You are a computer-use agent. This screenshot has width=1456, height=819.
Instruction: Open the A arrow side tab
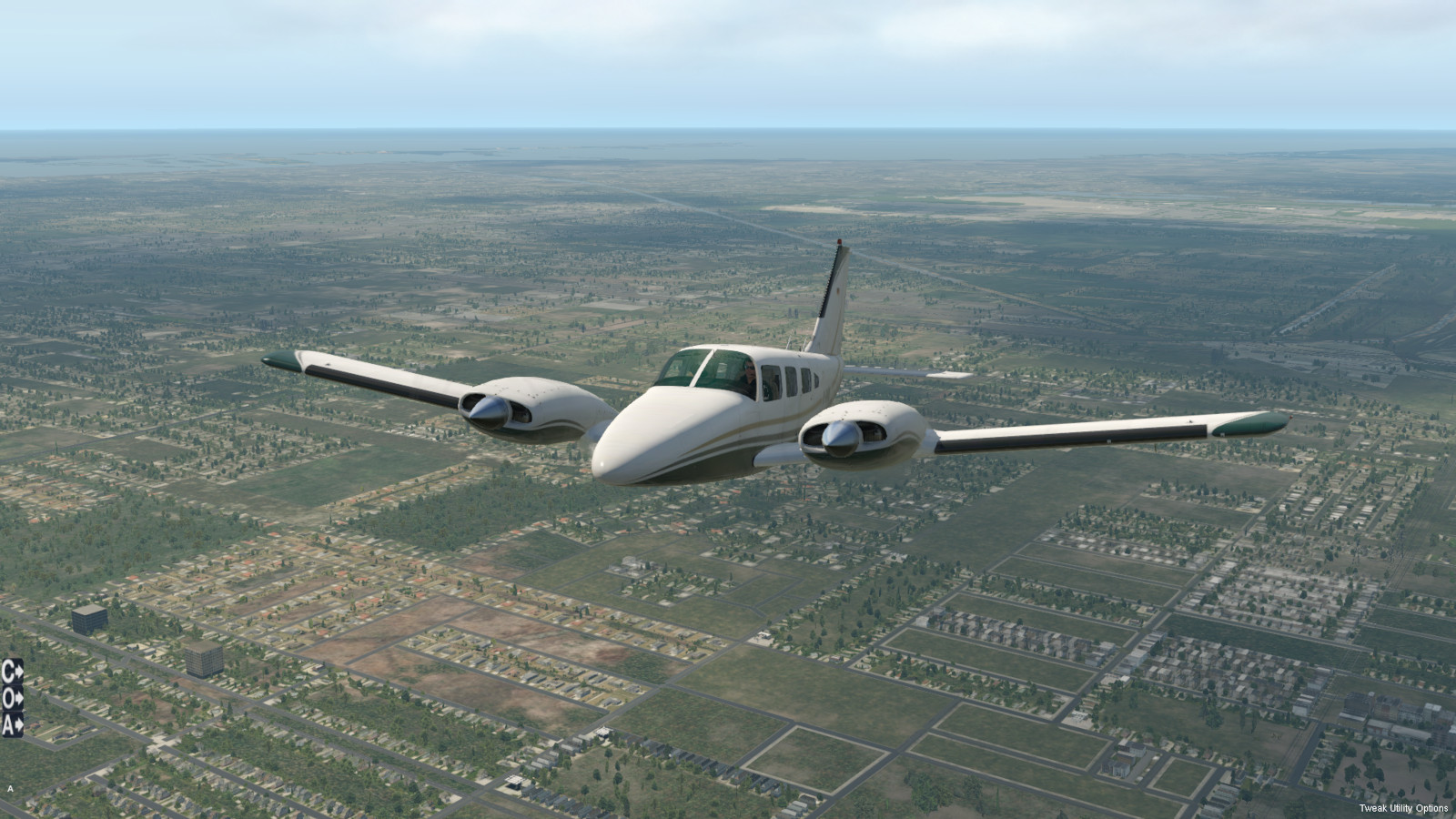click(x=12, y=724)
